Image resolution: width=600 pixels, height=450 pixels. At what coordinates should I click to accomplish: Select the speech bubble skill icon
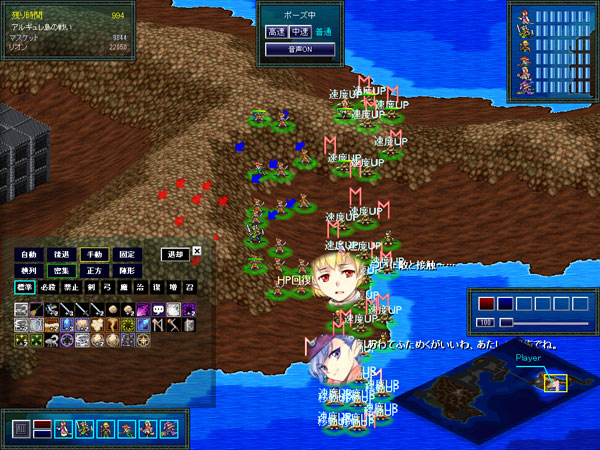(x=159, y=310)
